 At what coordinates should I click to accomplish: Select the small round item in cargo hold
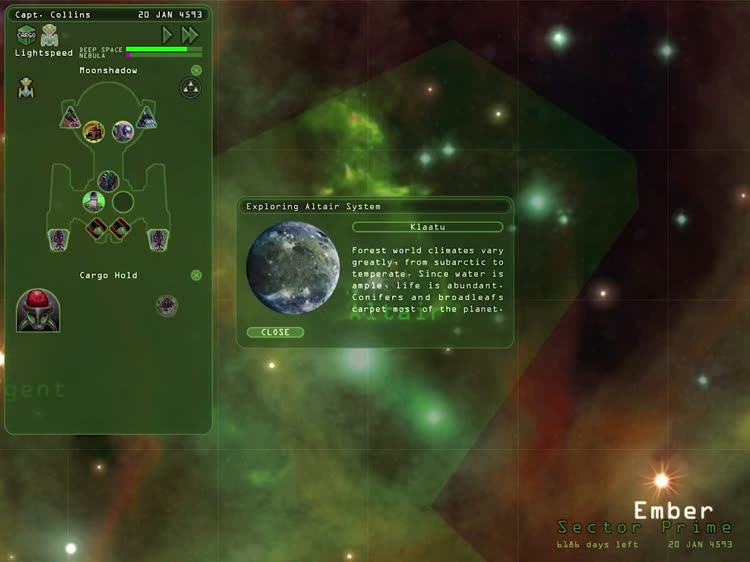pos(167,305)
